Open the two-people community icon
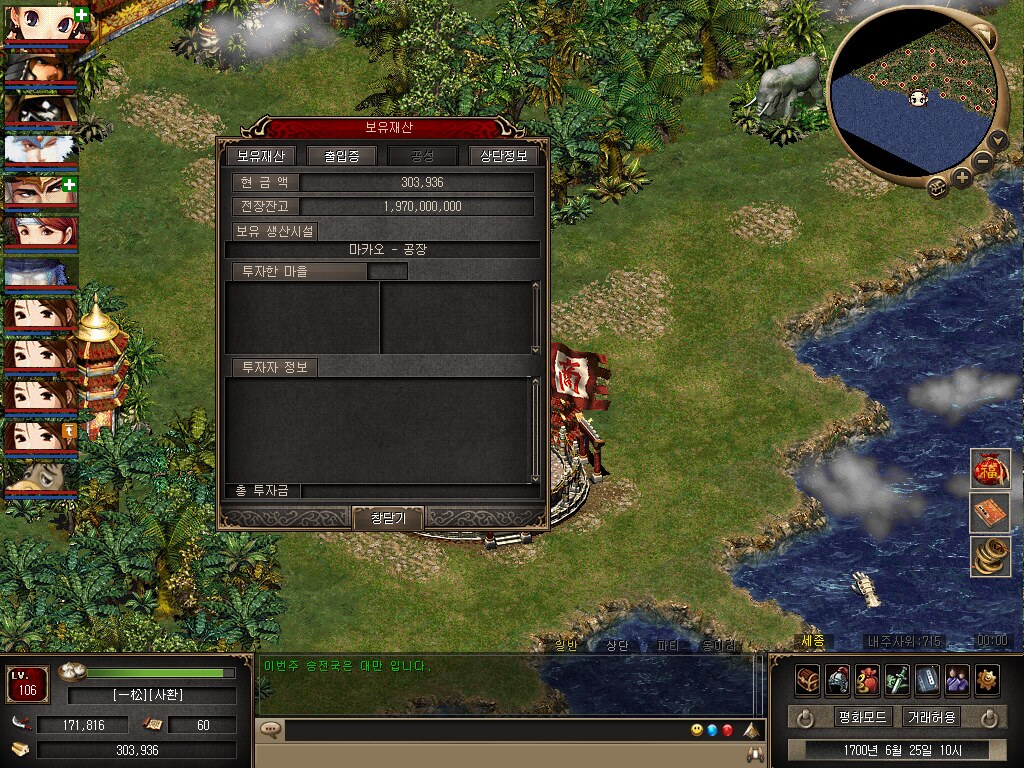The image size is (1024, 768). coord(957,680)
